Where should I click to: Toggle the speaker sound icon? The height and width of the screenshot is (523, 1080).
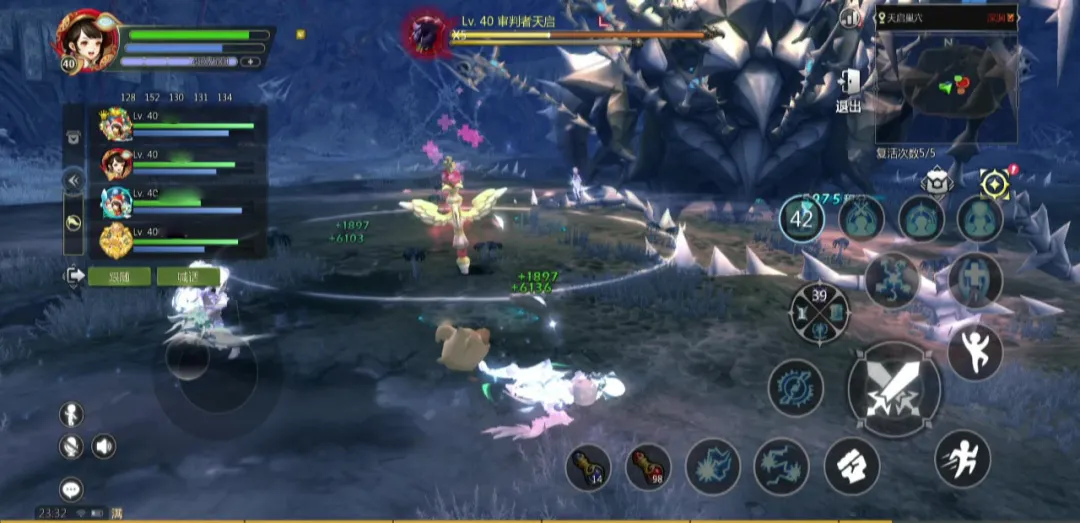(x=104, y=446)
